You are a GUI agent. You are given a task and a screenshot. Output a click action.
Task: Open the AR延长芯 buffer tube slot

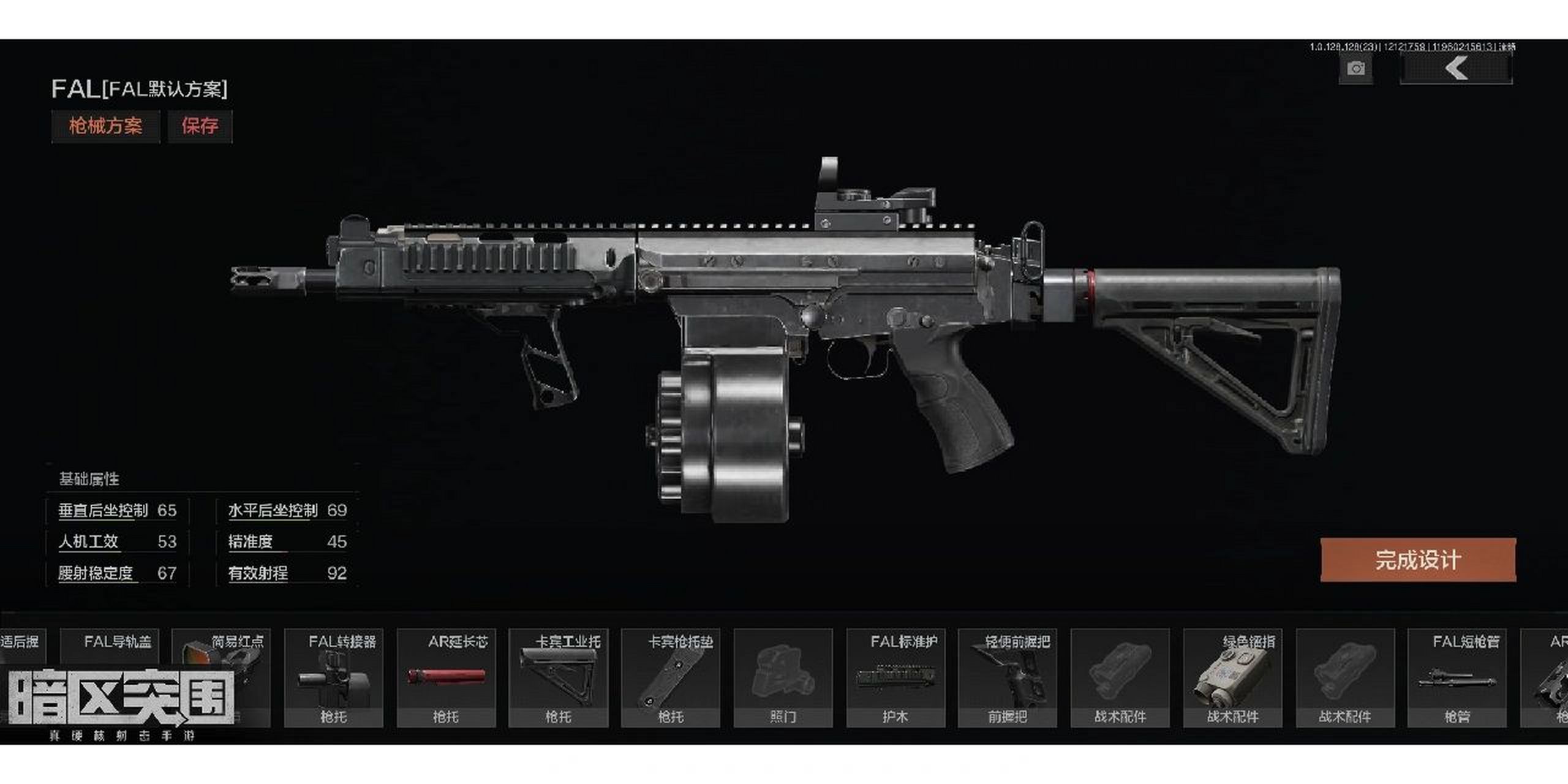pyautogui.click(x=446, y=677)
